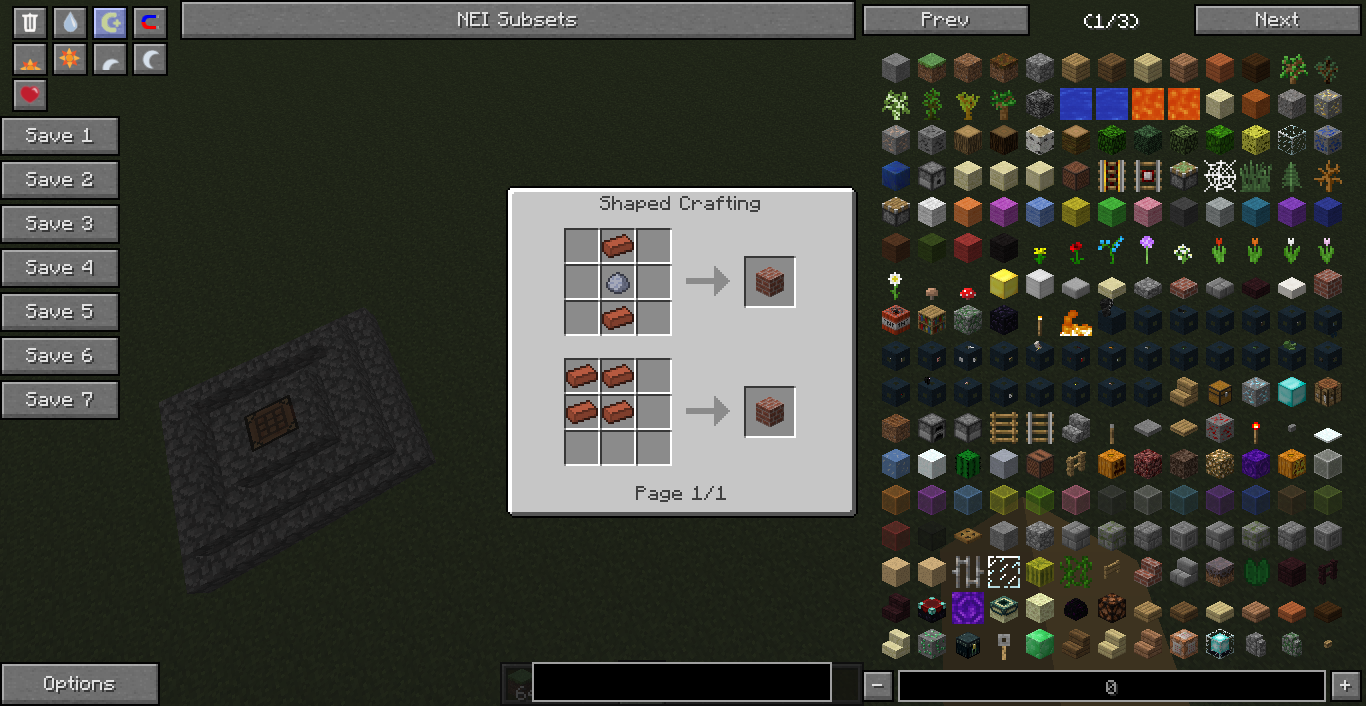Set time with the crescent moon icon
Viewport: 1366px width, 706px height.
[x=150, y=60]
